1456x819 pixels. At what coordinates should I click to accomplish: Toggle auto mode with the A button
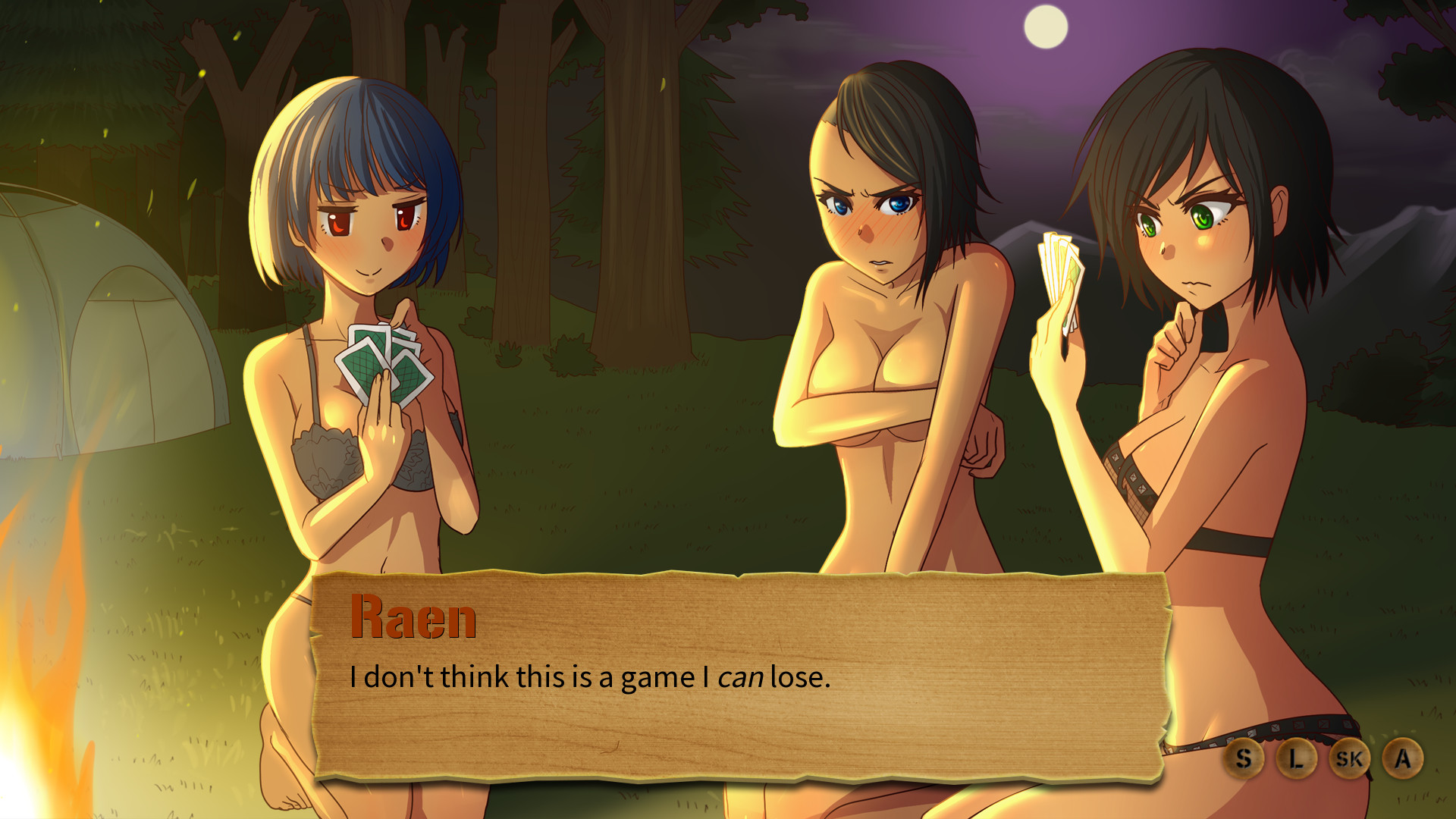pyautogui.click(x=1403, y=758)
